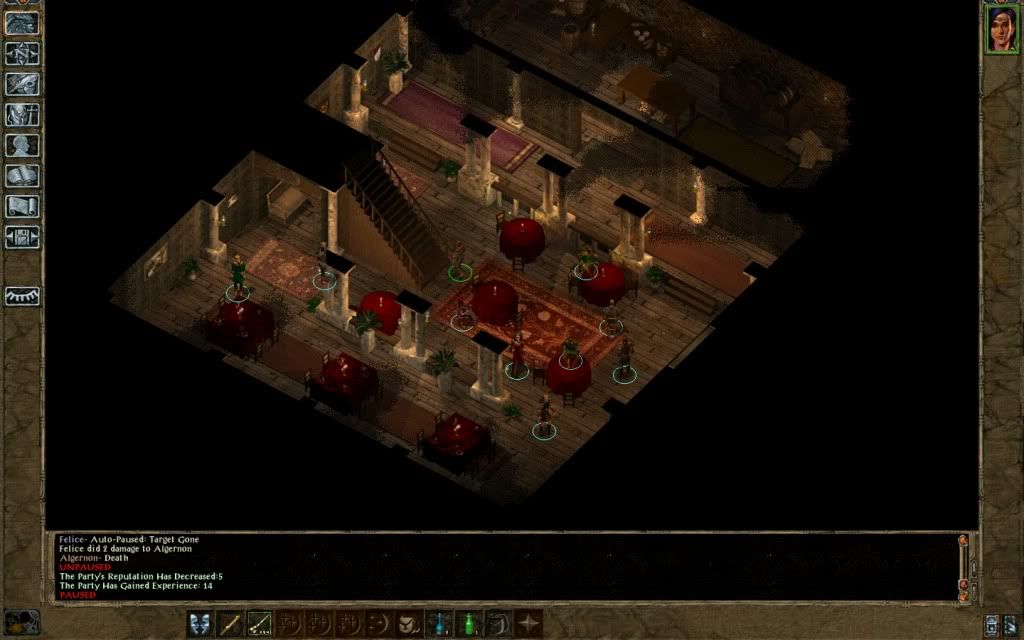Open the character record bust icon
The image size is (1024, 640).
point(22,146)
